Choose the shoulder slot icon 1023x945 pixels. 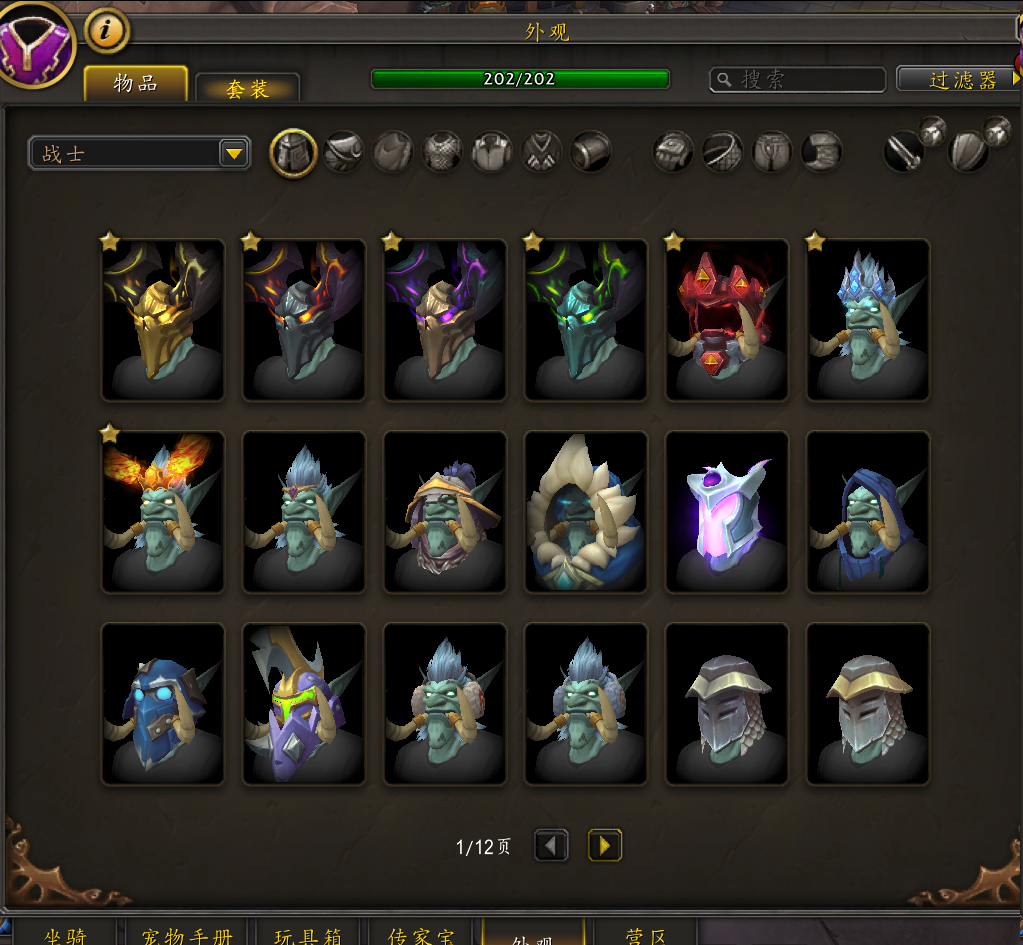(343, 153)
